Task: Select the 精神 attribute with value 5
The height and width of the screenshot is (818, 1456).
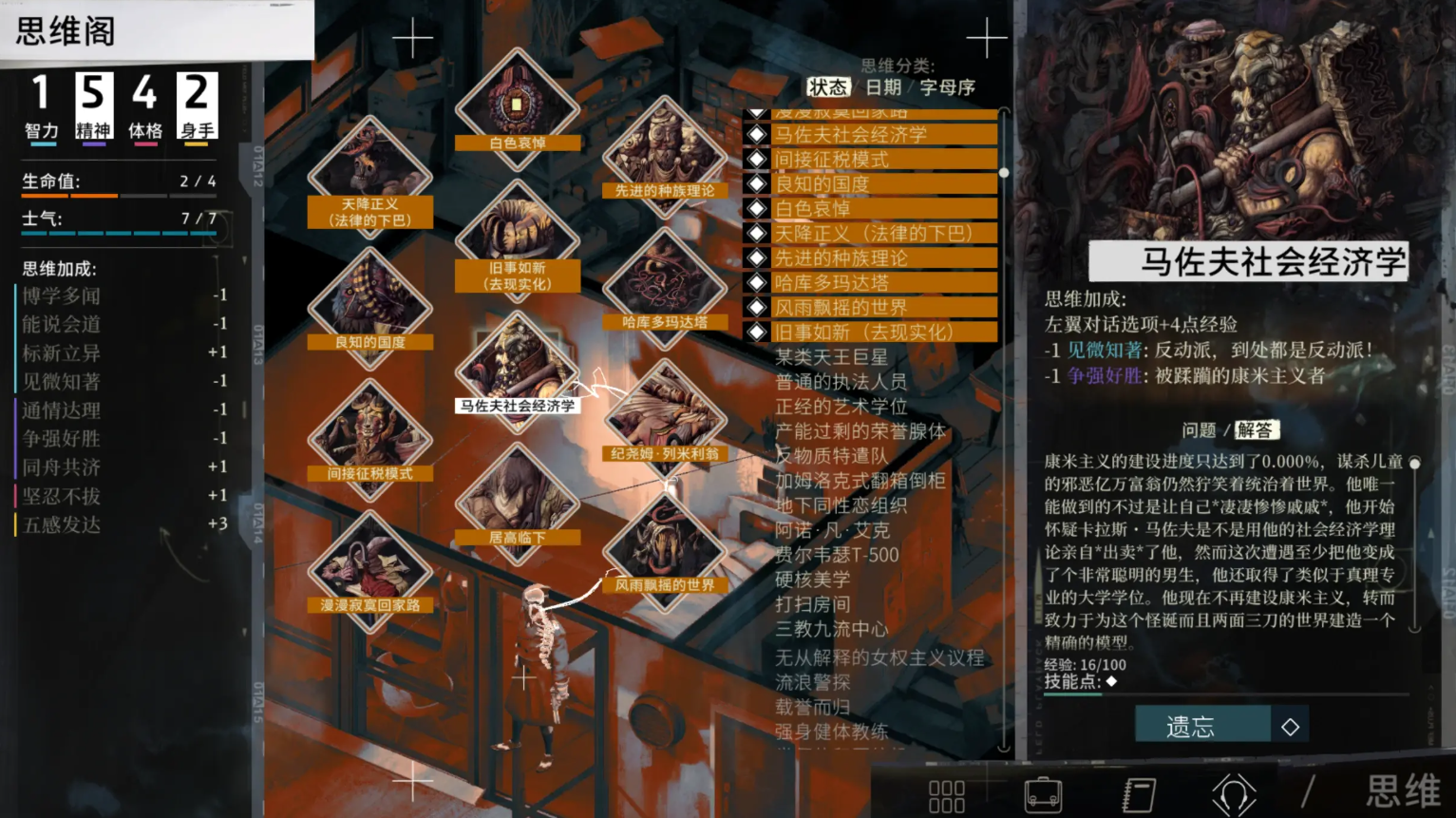Action: [93, 106]
